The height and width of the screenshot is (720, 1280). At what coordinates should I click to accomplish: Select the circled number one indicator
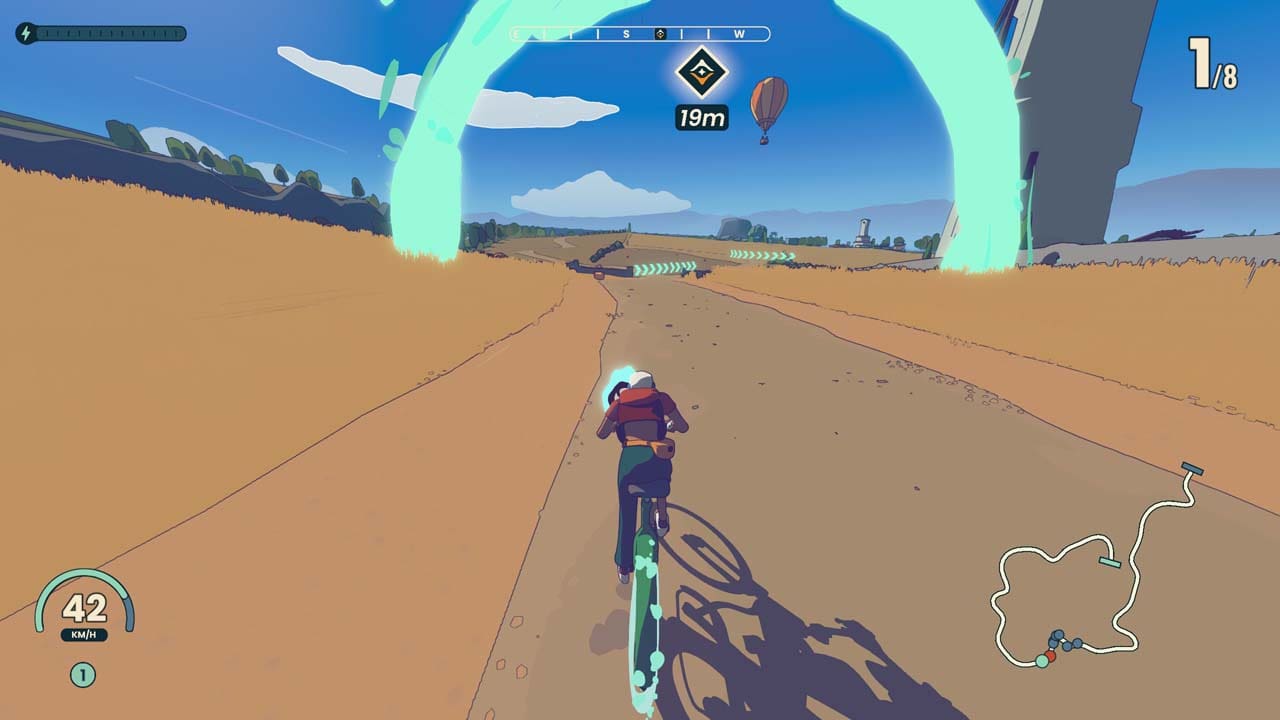click(83, 676)
